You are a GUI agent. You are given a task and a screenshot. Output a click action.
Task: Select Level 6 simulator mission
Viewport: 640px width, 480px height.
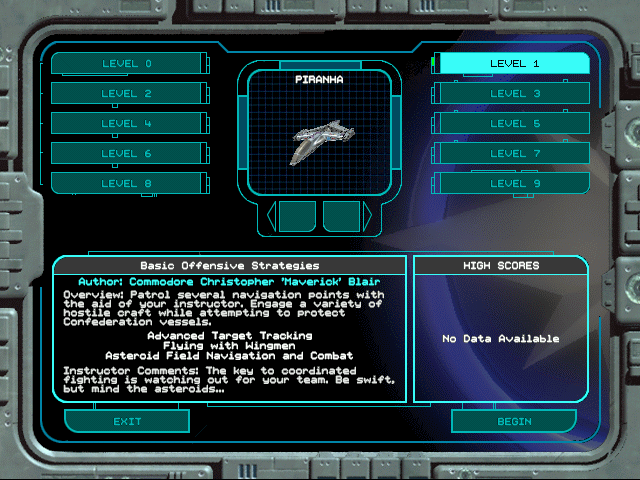coord(126,154)
